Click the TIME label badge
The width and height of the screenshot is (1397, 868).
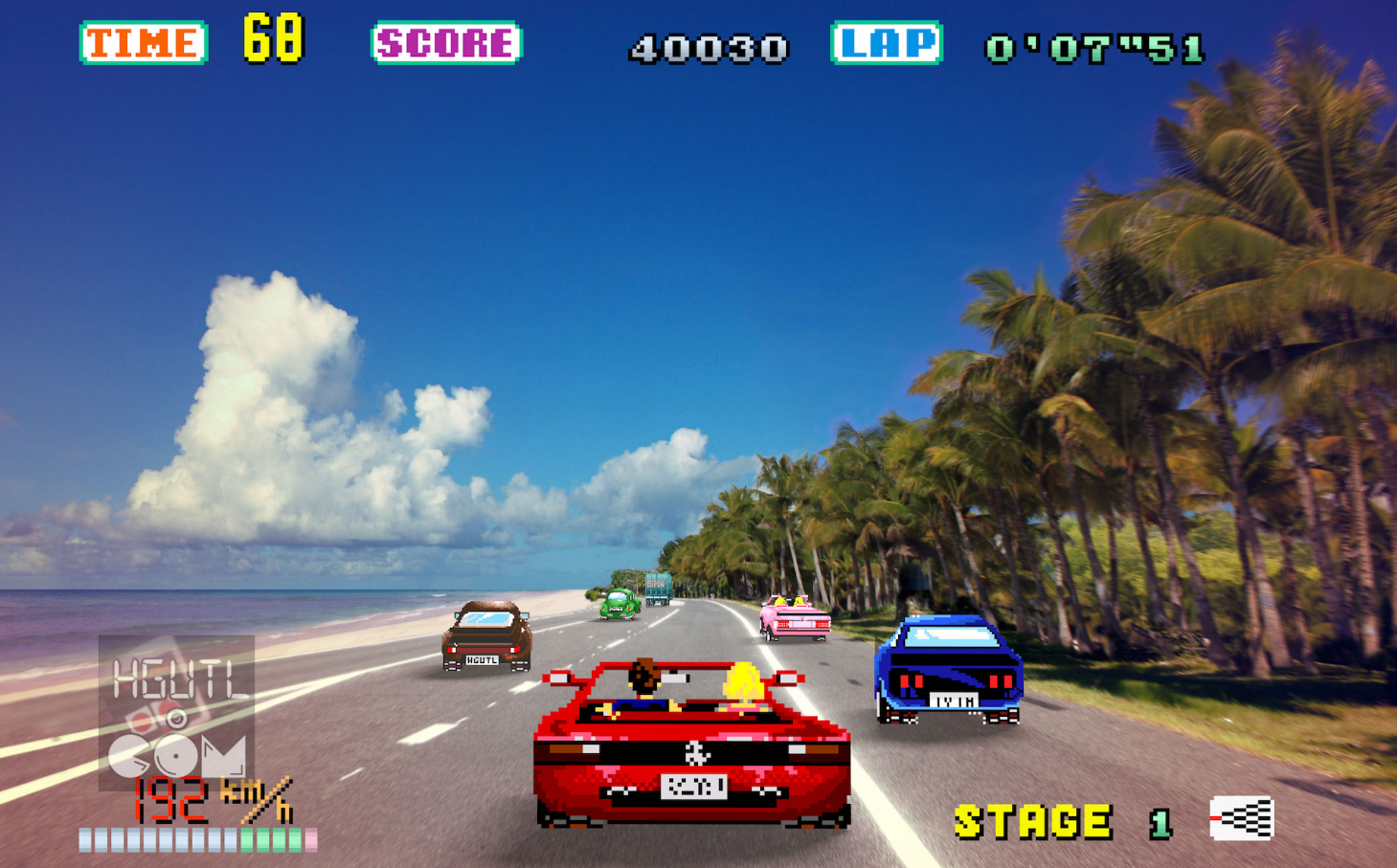[x=142, y=41]
